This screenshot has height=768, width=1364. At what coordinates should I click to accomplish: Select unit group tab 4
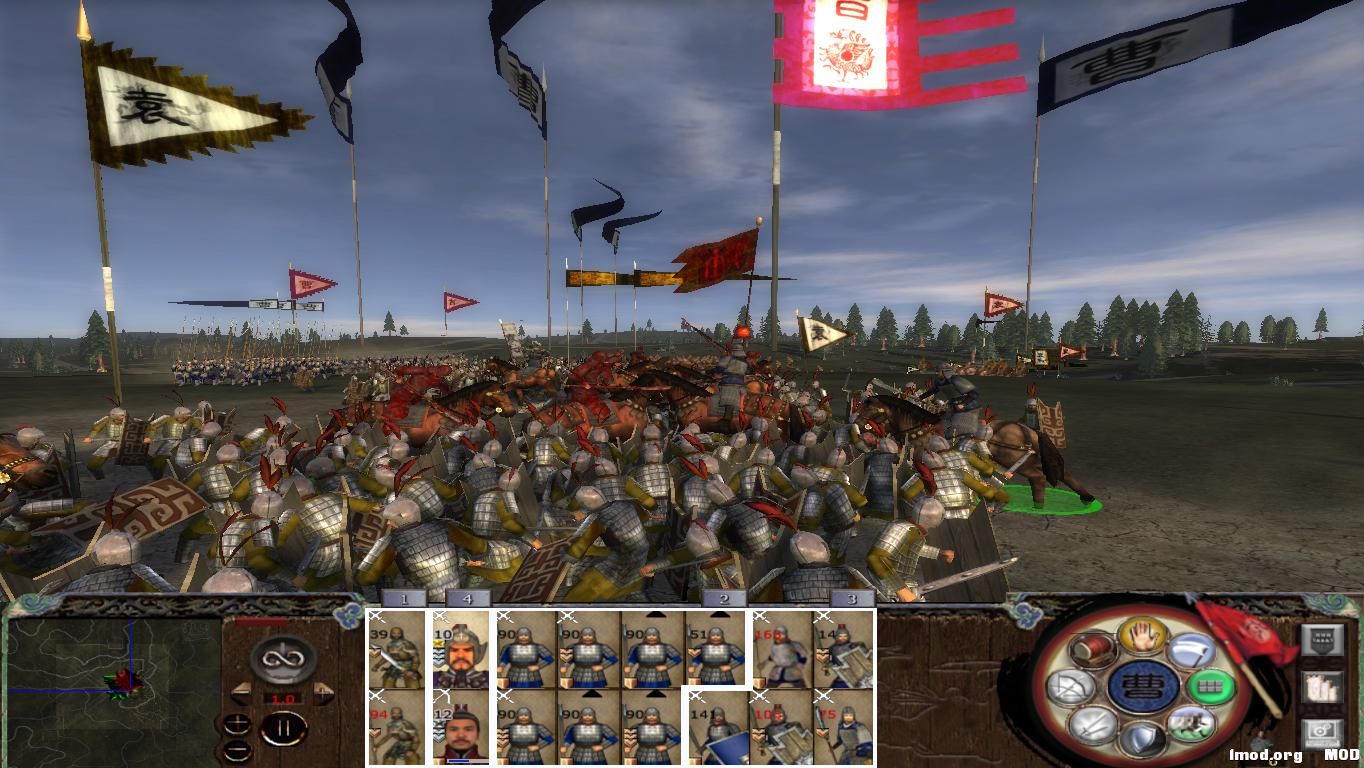tap(467, 599)
